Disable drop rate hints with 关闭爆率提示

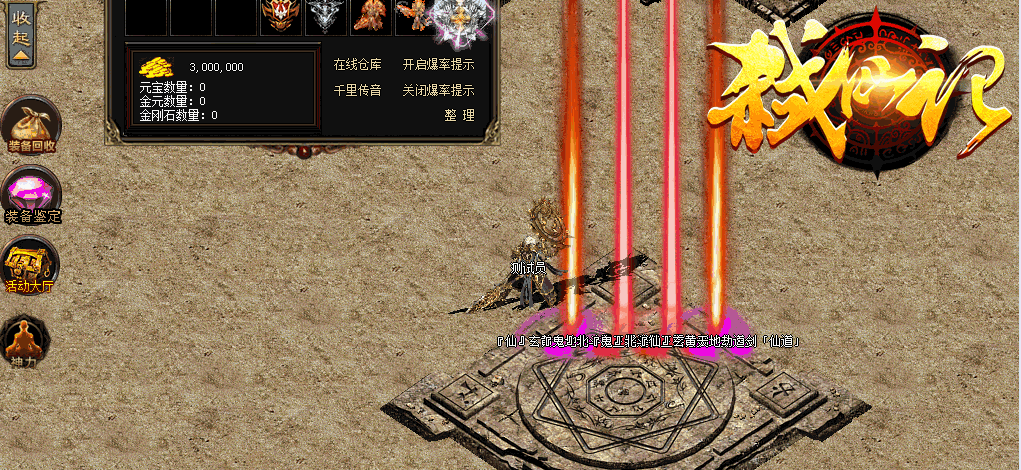pyautogui.click(x=438, y=90)
